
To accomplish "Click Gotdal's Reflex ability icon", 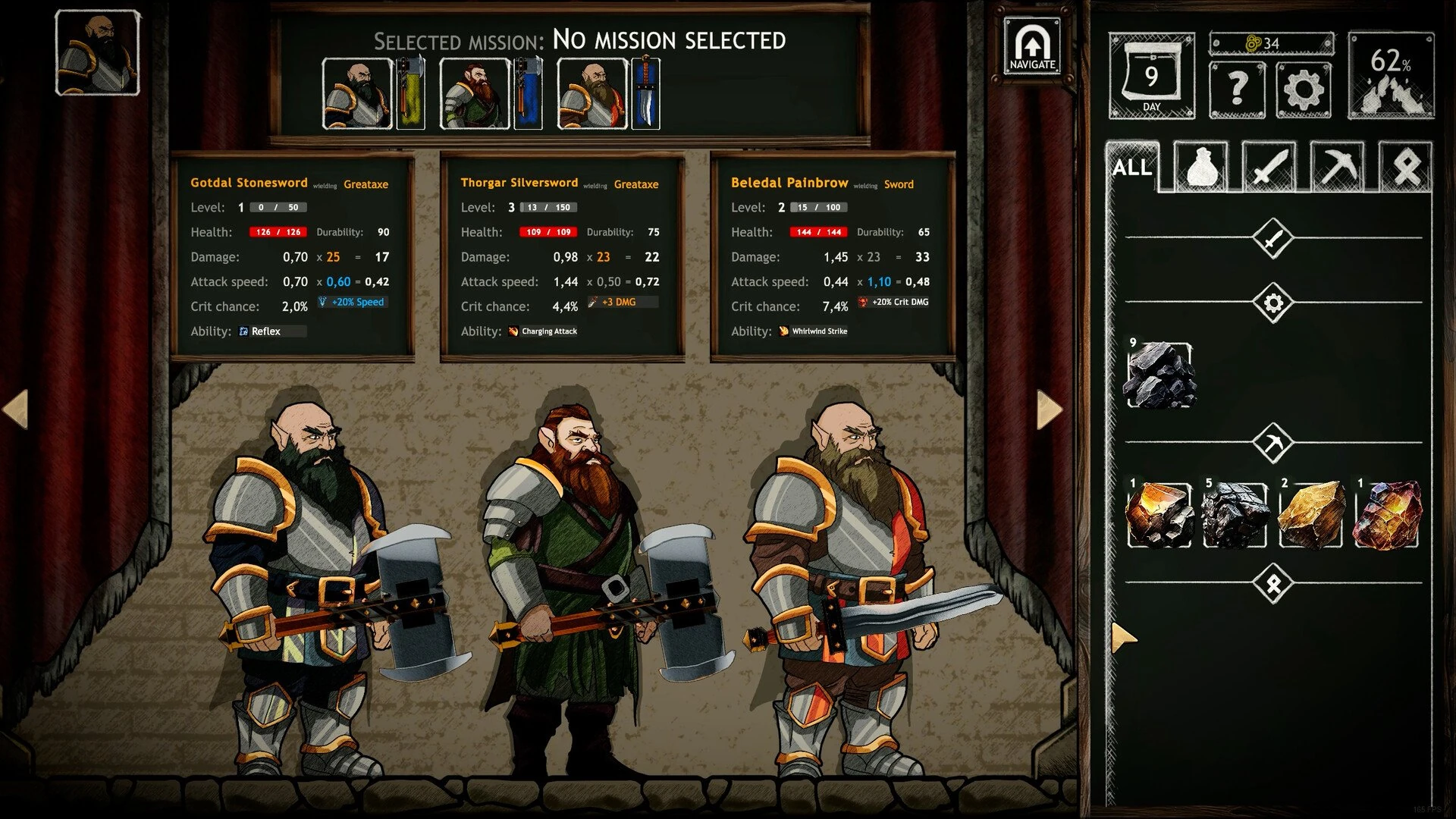I will [x=243, y=331].
